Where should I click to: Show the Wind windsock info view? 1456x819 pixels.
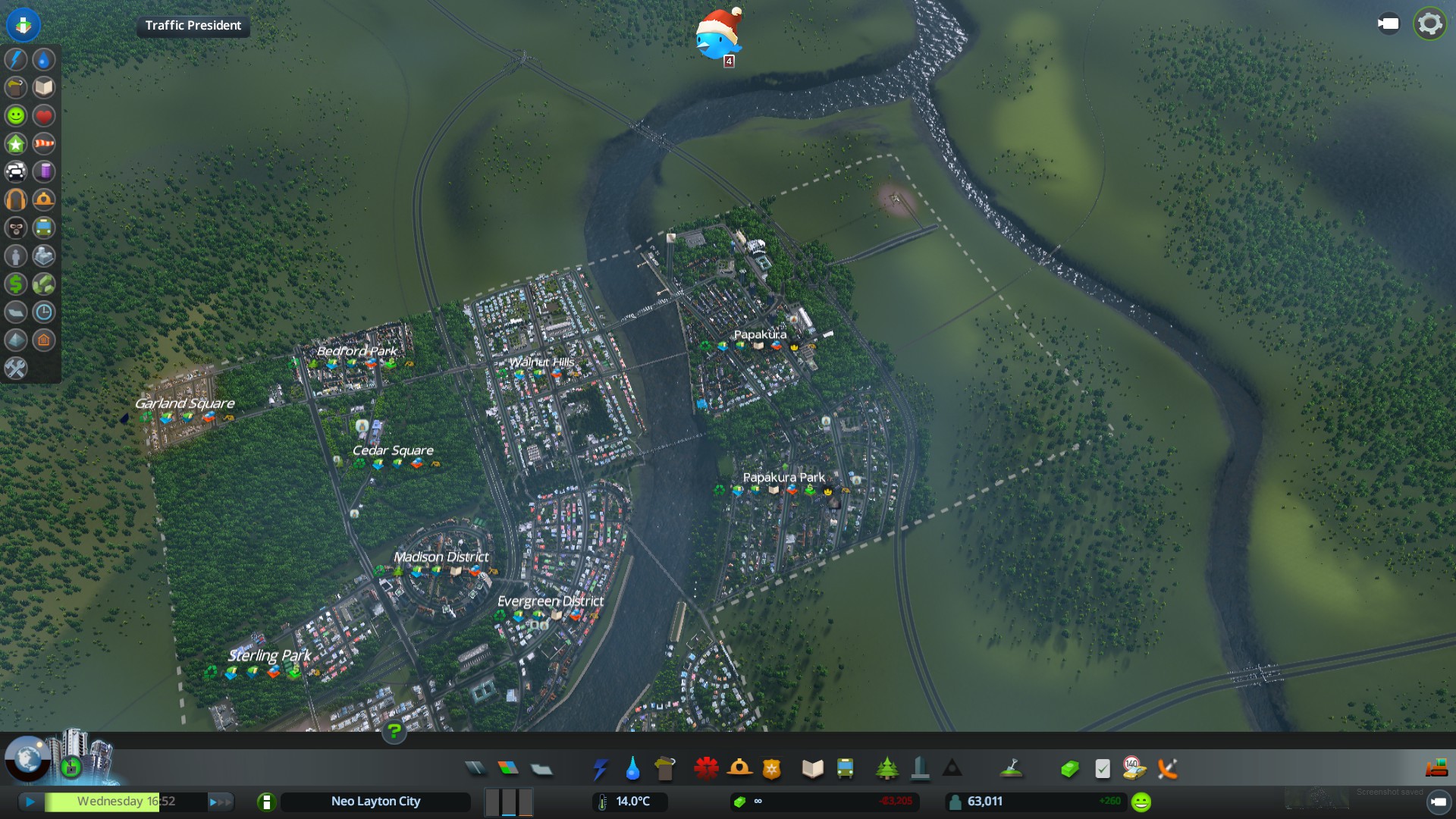[x=44, y=143]
